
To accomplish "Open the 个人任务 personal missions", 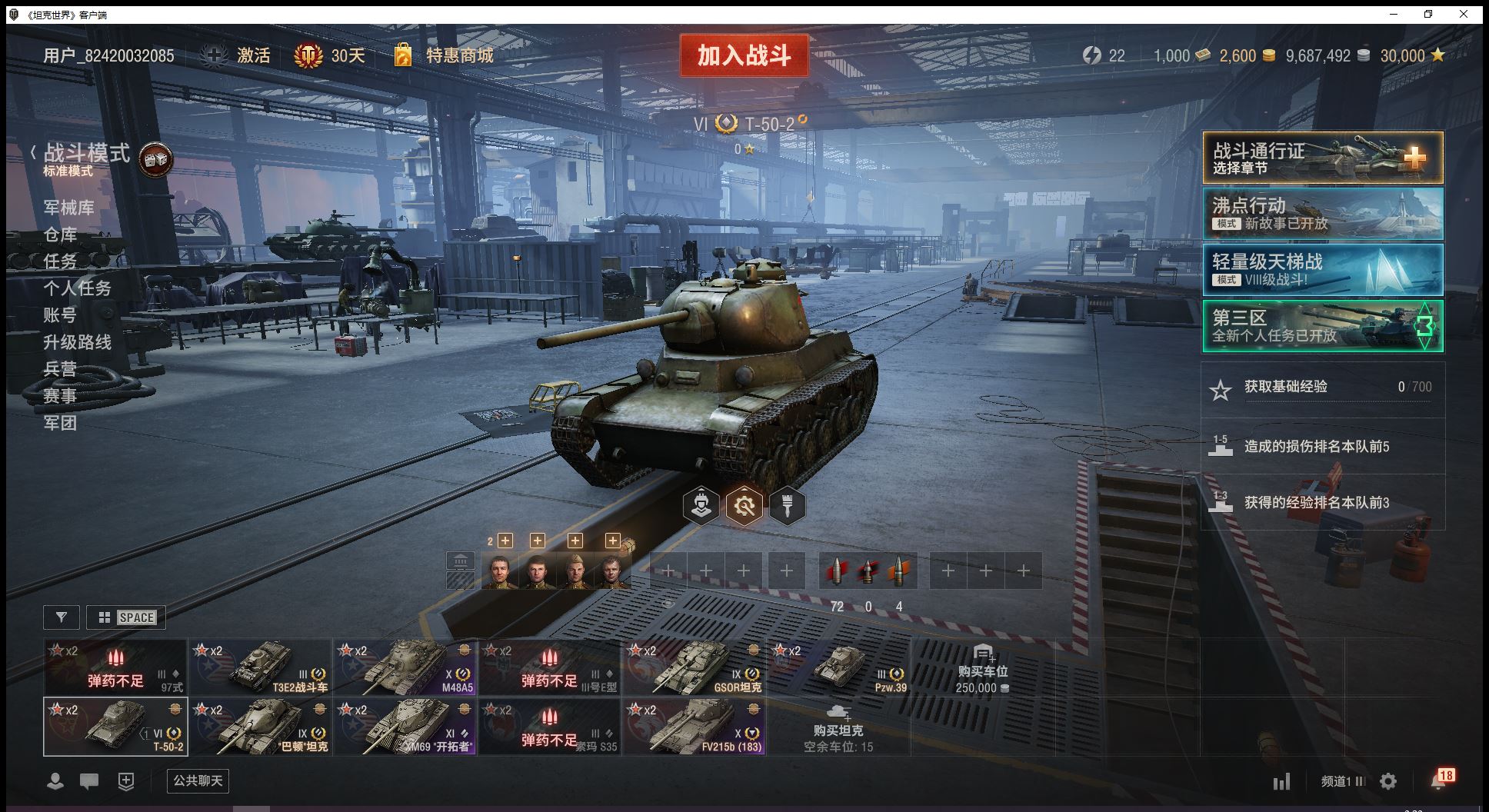I will coord(78,288).
